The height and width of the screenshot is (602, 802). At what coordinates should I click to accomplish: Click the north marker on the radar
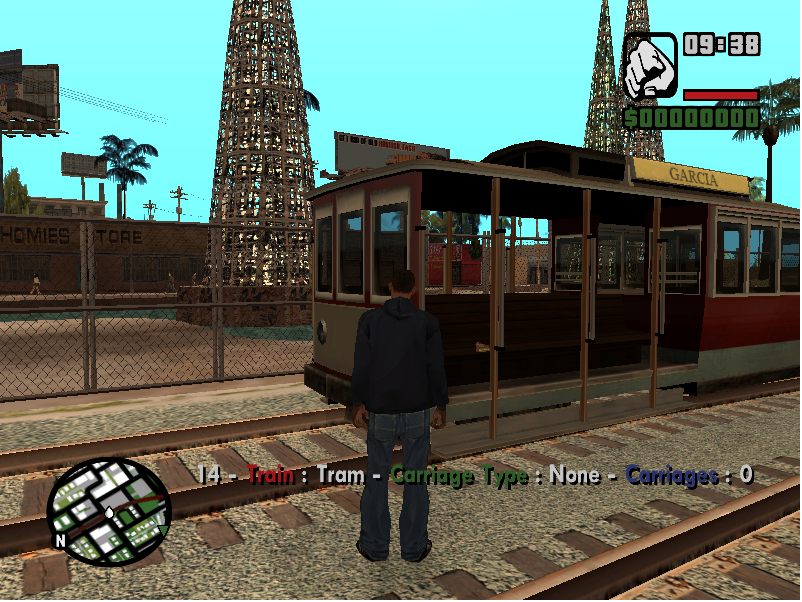tap(60, 541)
